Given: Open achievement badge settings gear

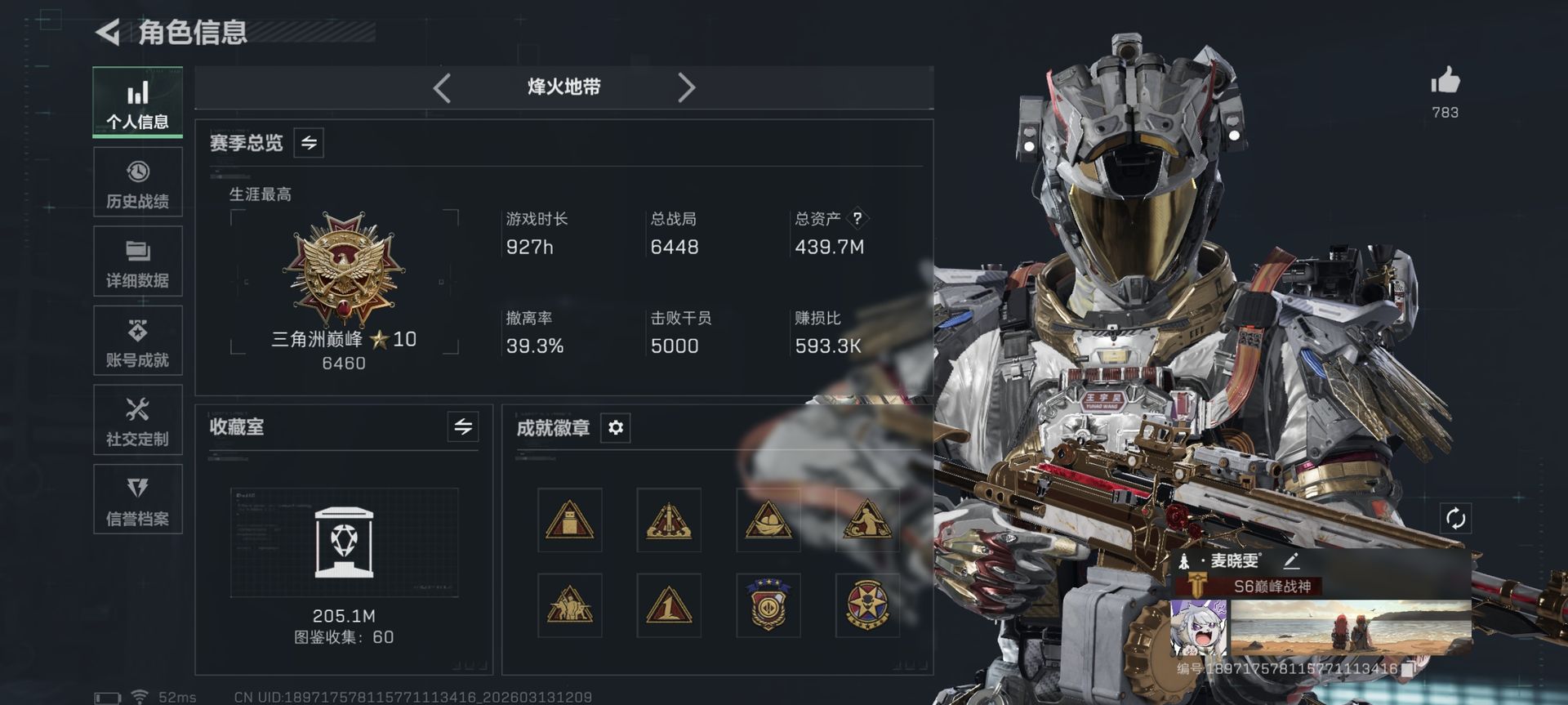Looking at the screenshot, I should click(x=617, y=427).
